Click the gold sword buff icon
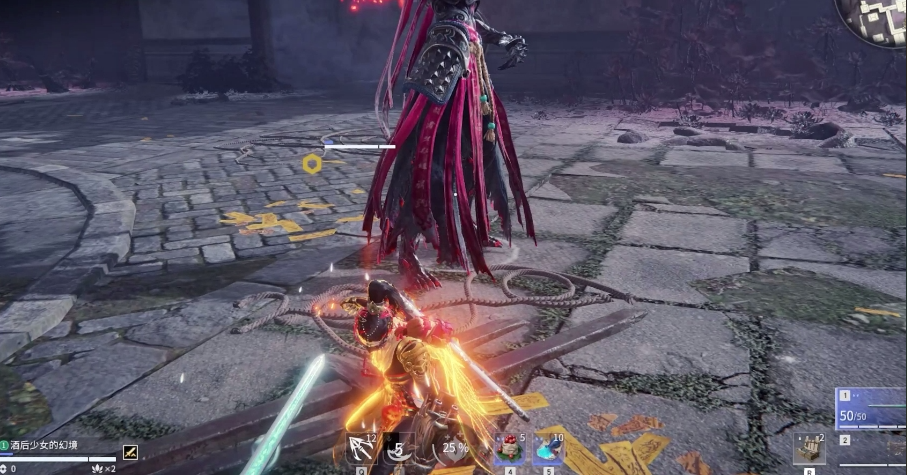The width and height of the screenshot is (907, 475). pos(130,451)
